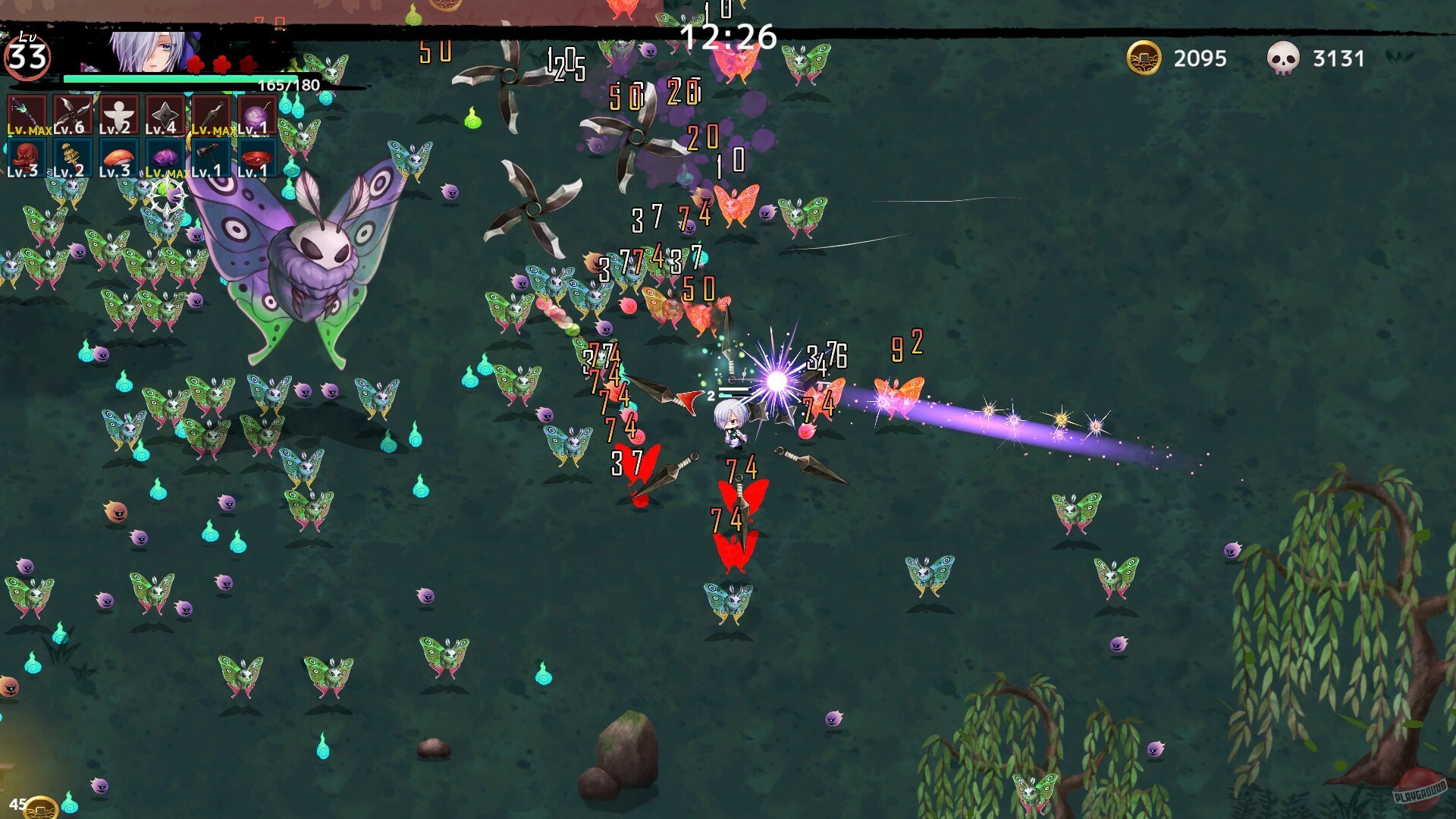Click the Lv.MAX kunai weapon icon
Viewport: 1456px width, 819px height.
[212, 114]
